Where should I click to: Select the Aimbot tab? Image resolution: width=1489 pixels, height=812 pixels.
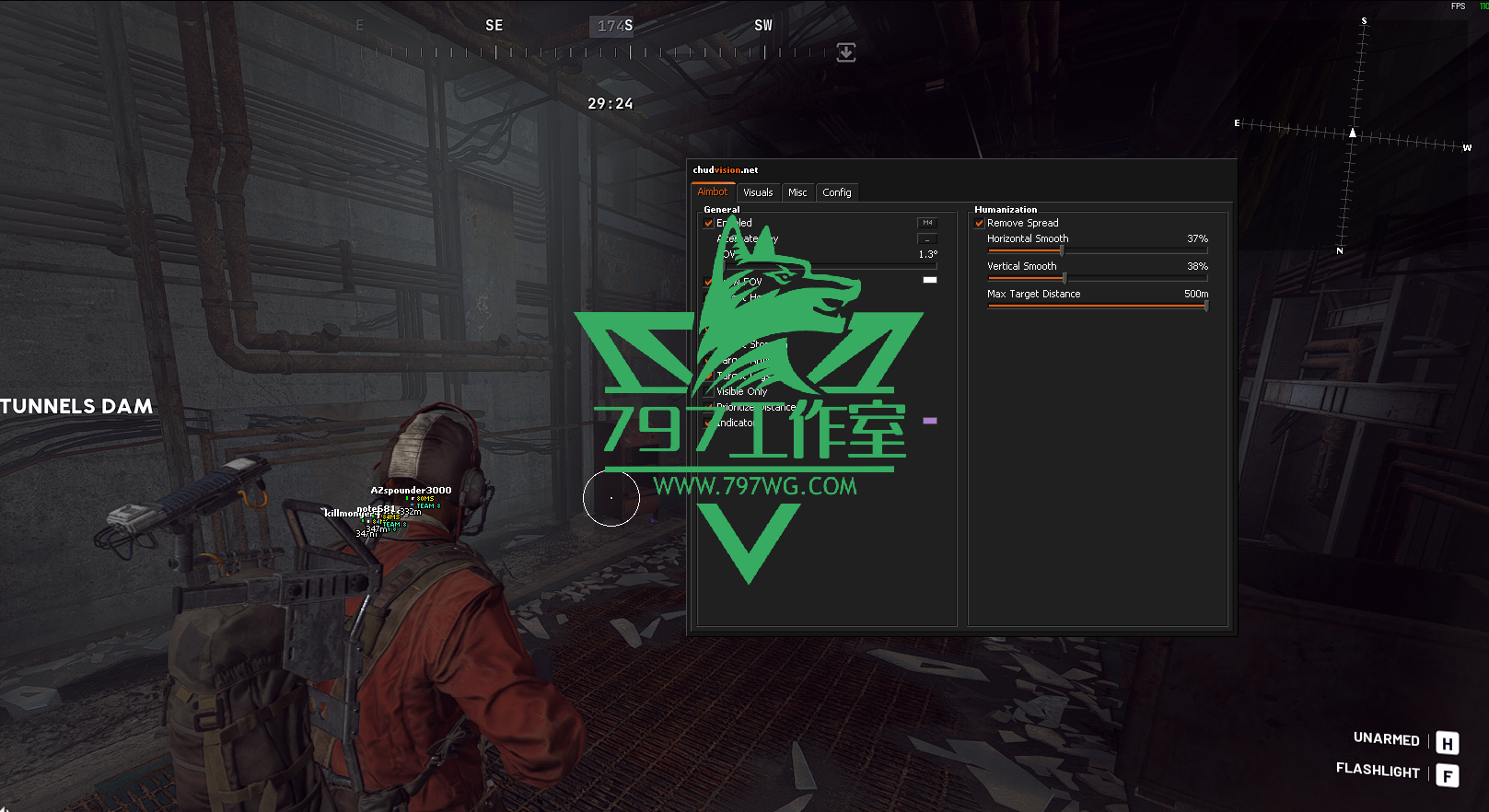(x=712, y=192)
